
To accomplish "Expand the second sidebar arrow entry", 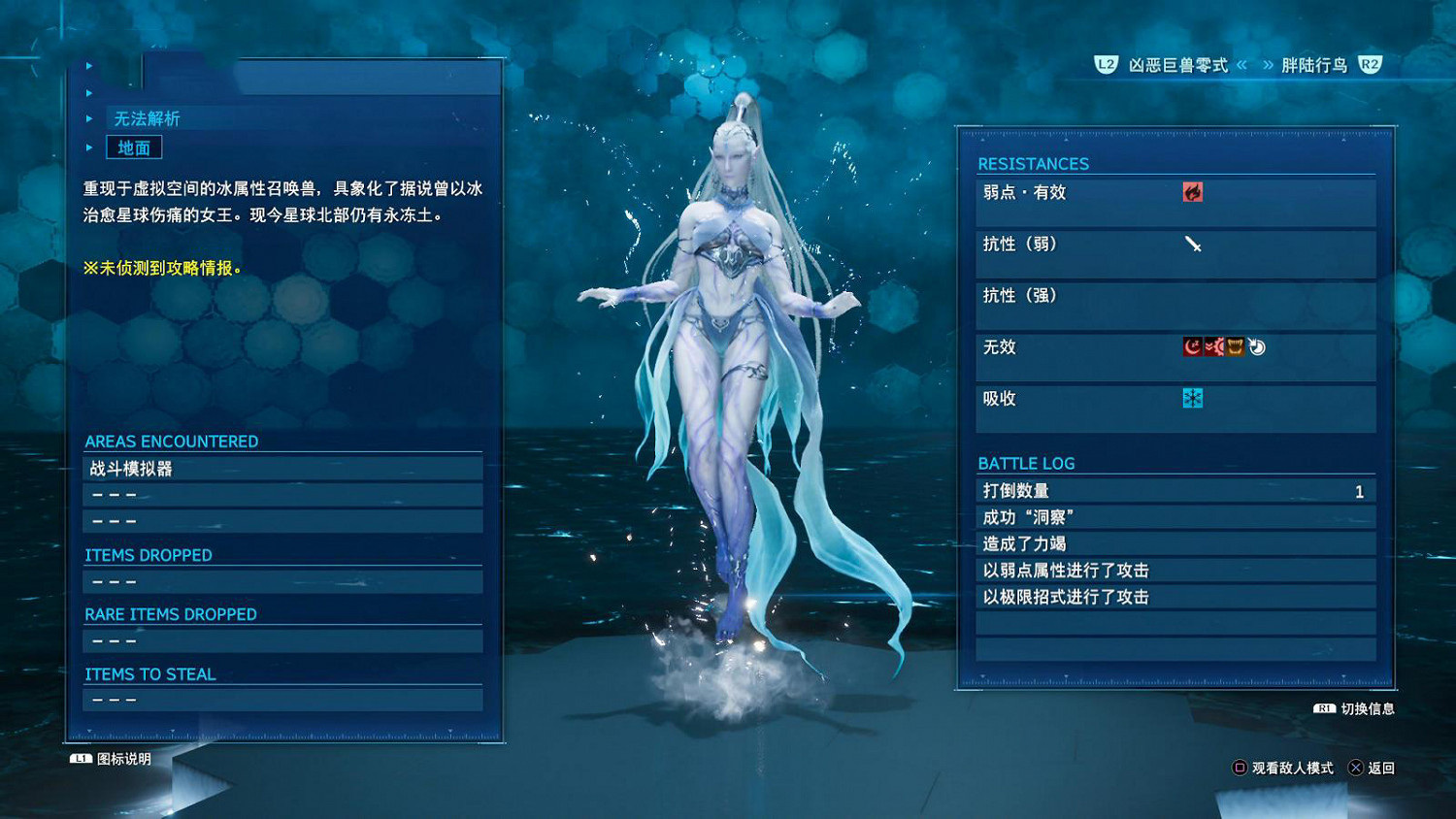I will click(x=88, y=92).
